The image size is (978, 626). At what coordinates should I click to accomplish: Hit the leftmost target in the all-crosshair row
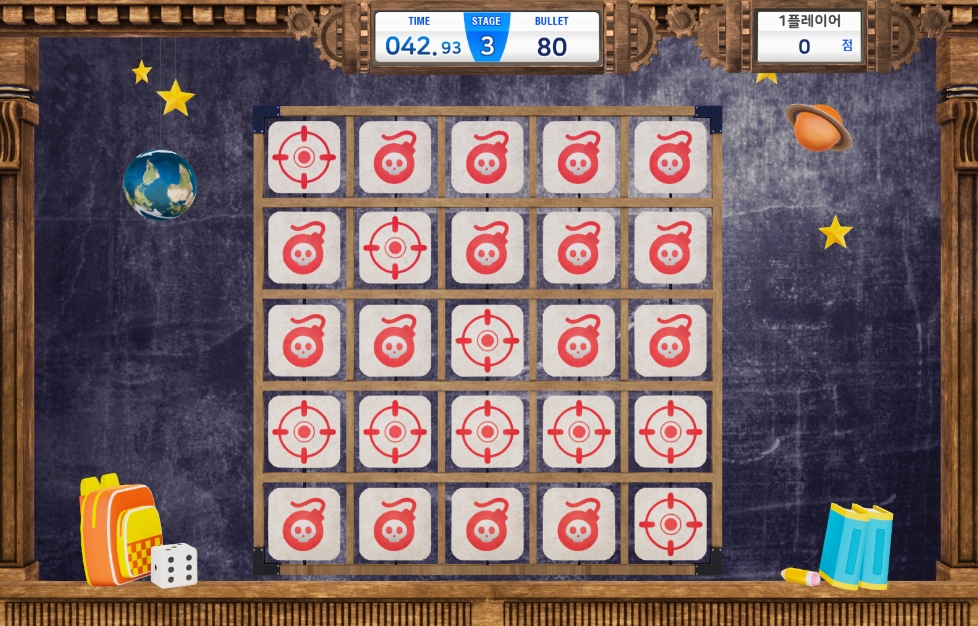304,432
